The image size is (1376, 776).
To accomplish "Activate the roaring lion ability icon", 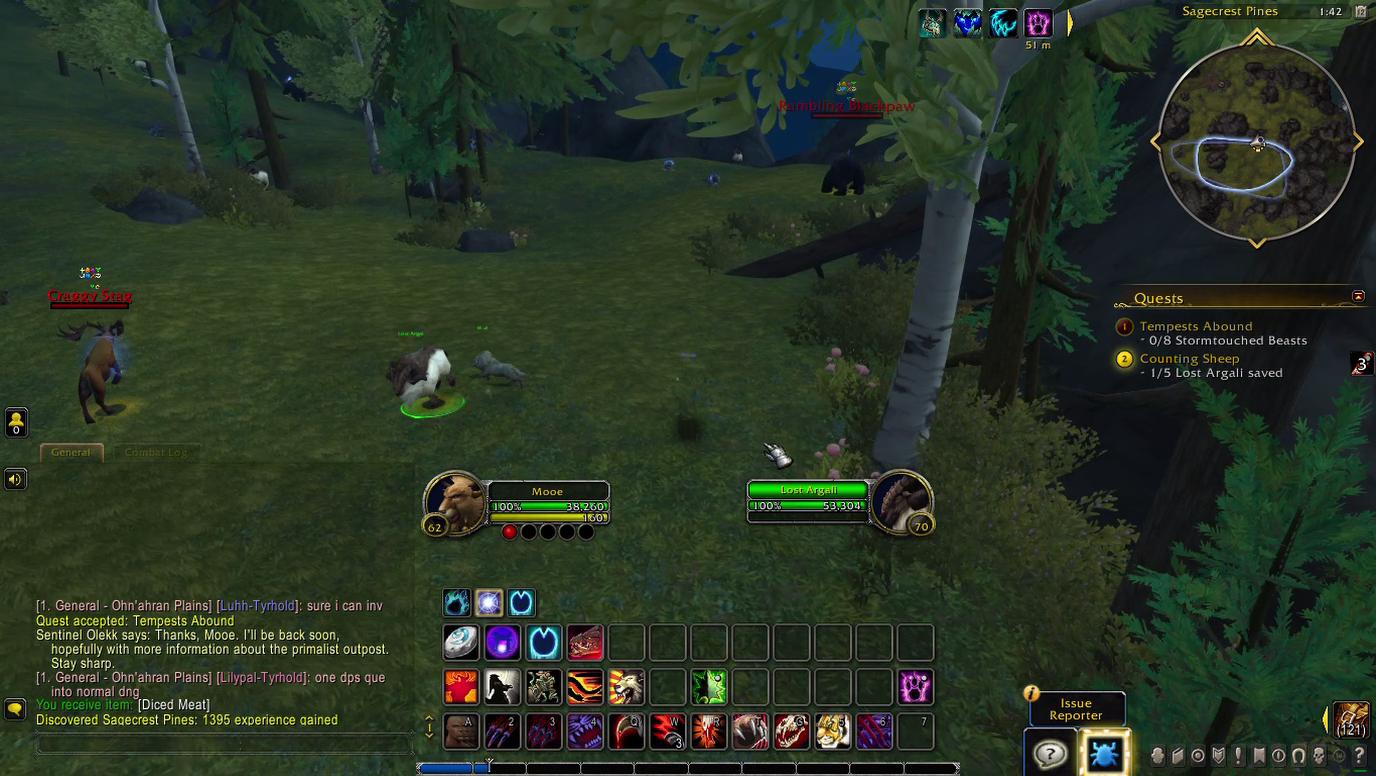I will coord(626,687).
